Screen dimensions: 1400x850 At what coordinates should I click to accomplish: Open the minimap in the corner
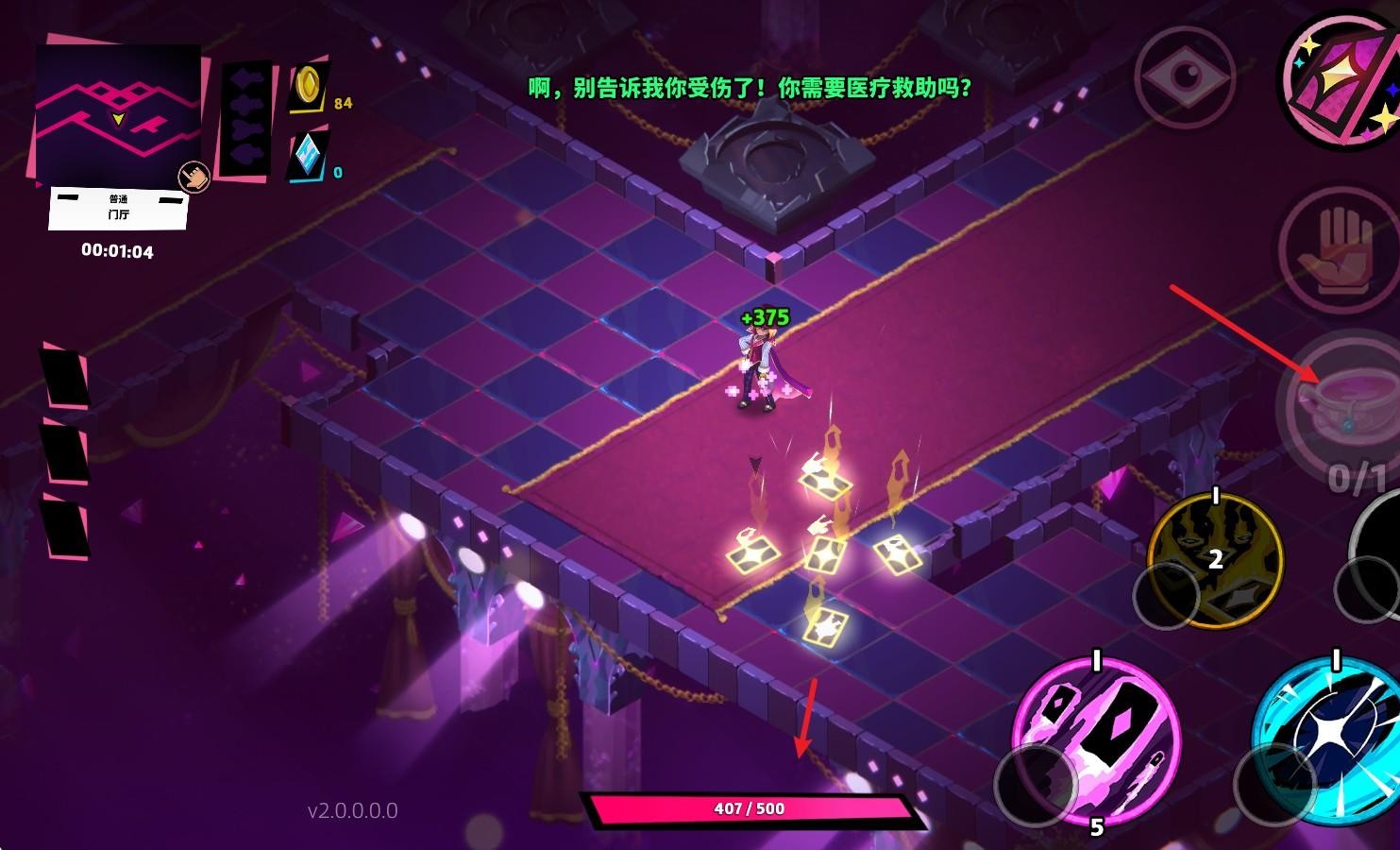(117, 114)
